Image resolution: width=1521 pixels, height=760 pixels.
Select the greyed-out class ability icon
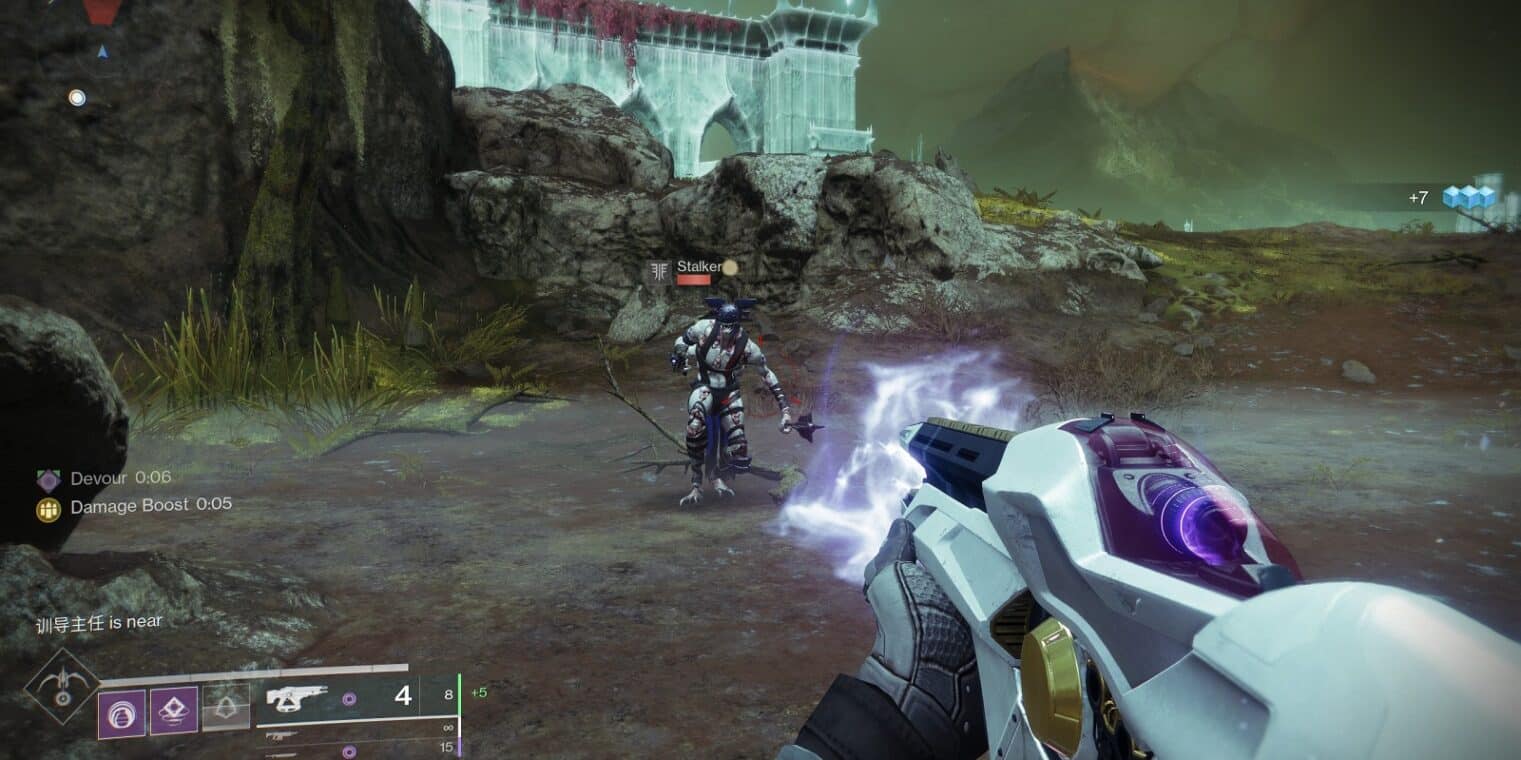(x=226, y=709)
